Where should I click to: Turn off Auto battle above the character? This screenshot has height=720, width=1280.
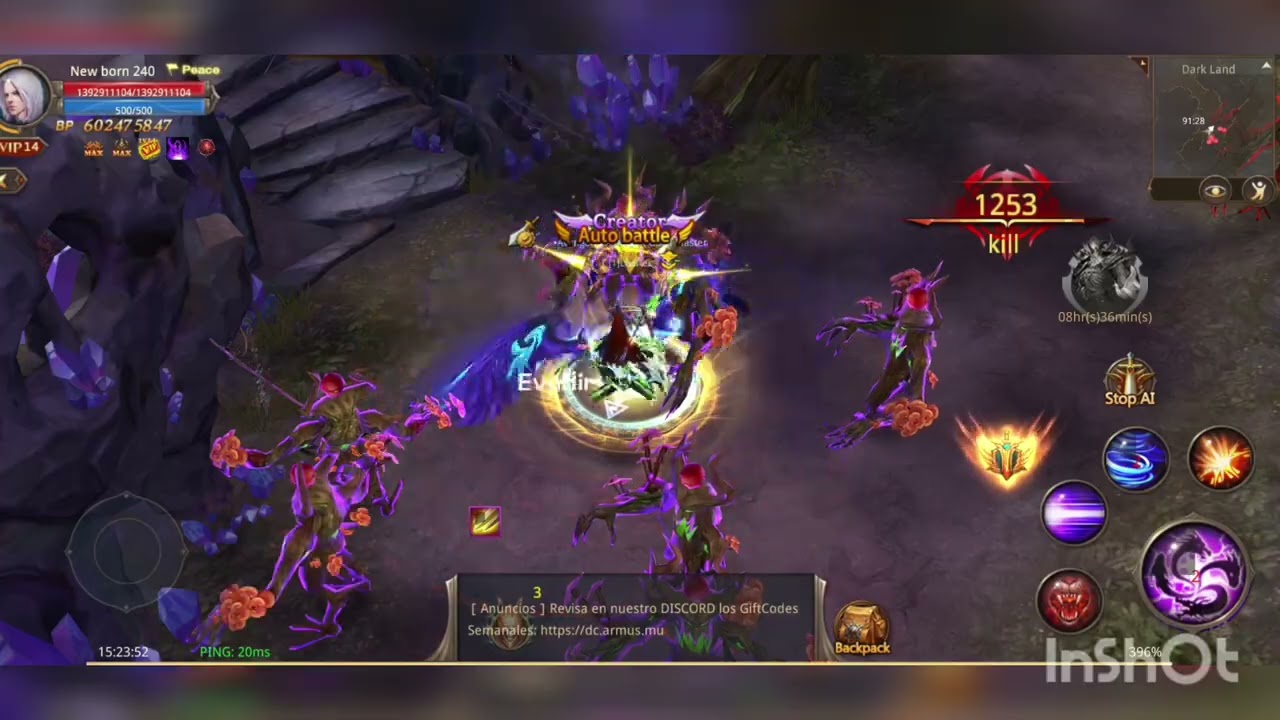pyautogui.click(x=628, y=234)
